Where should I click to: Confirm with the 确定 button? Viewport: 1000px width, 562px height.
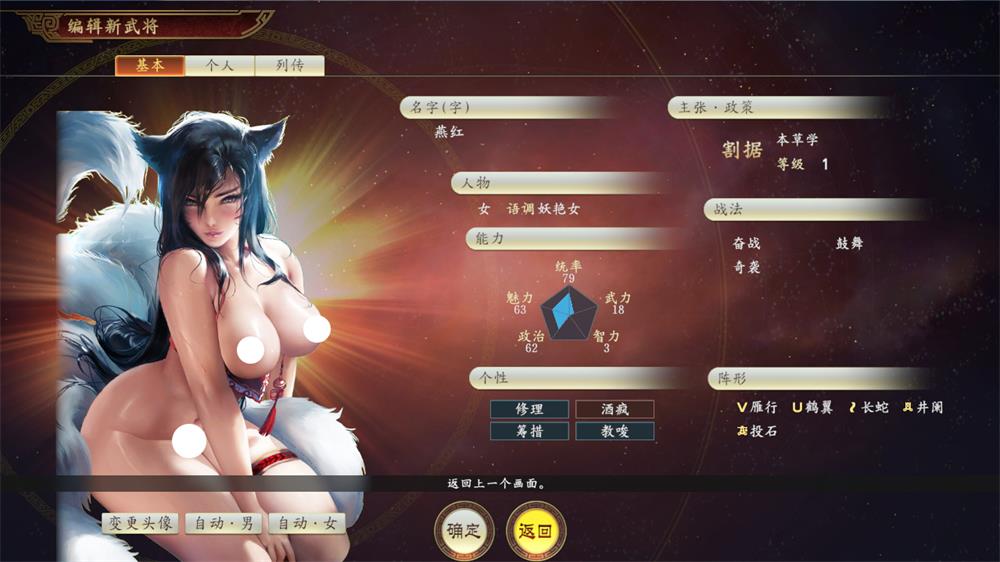pos(464,530)
